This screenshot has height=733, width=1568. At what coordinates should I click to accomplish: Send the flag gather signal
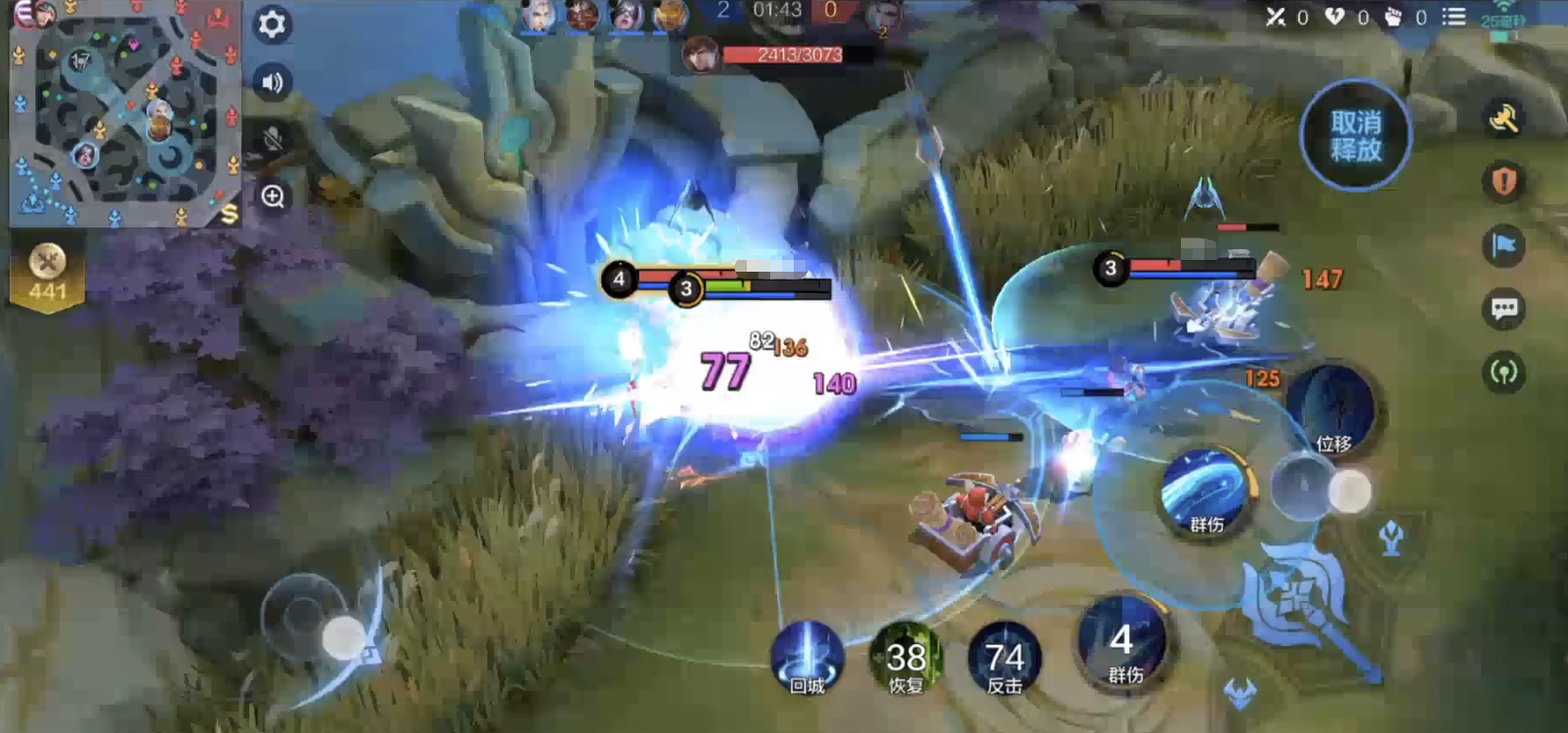pos(1503,245)
